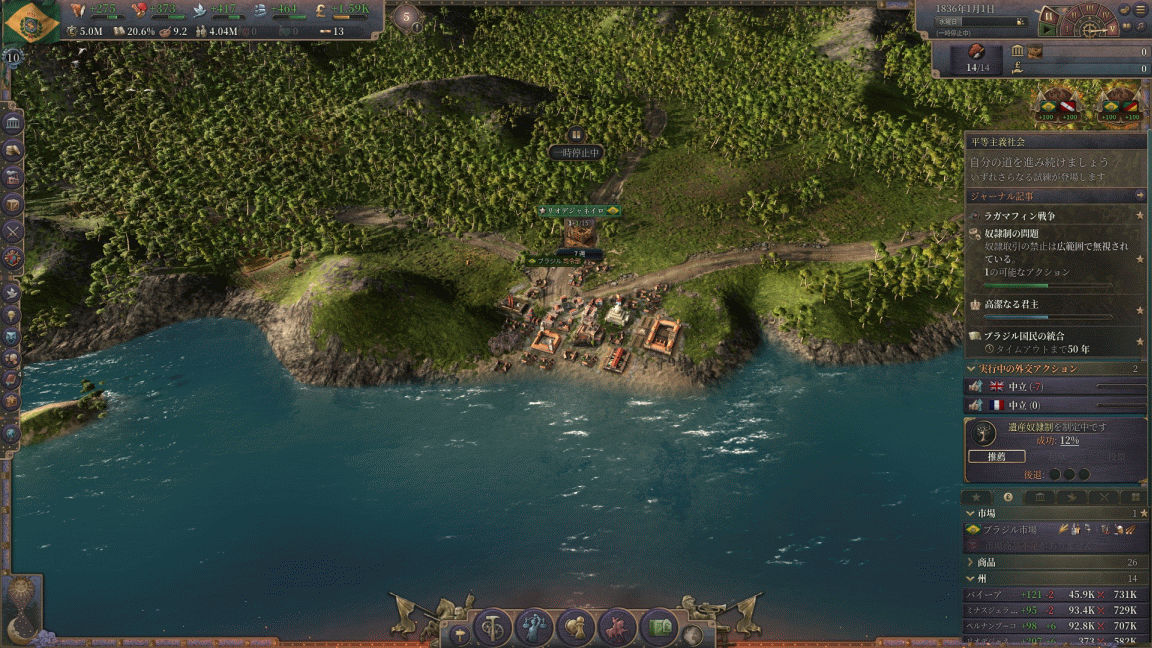Select the ブラジル市場 market row
1152x648 pixels.
1040,529
